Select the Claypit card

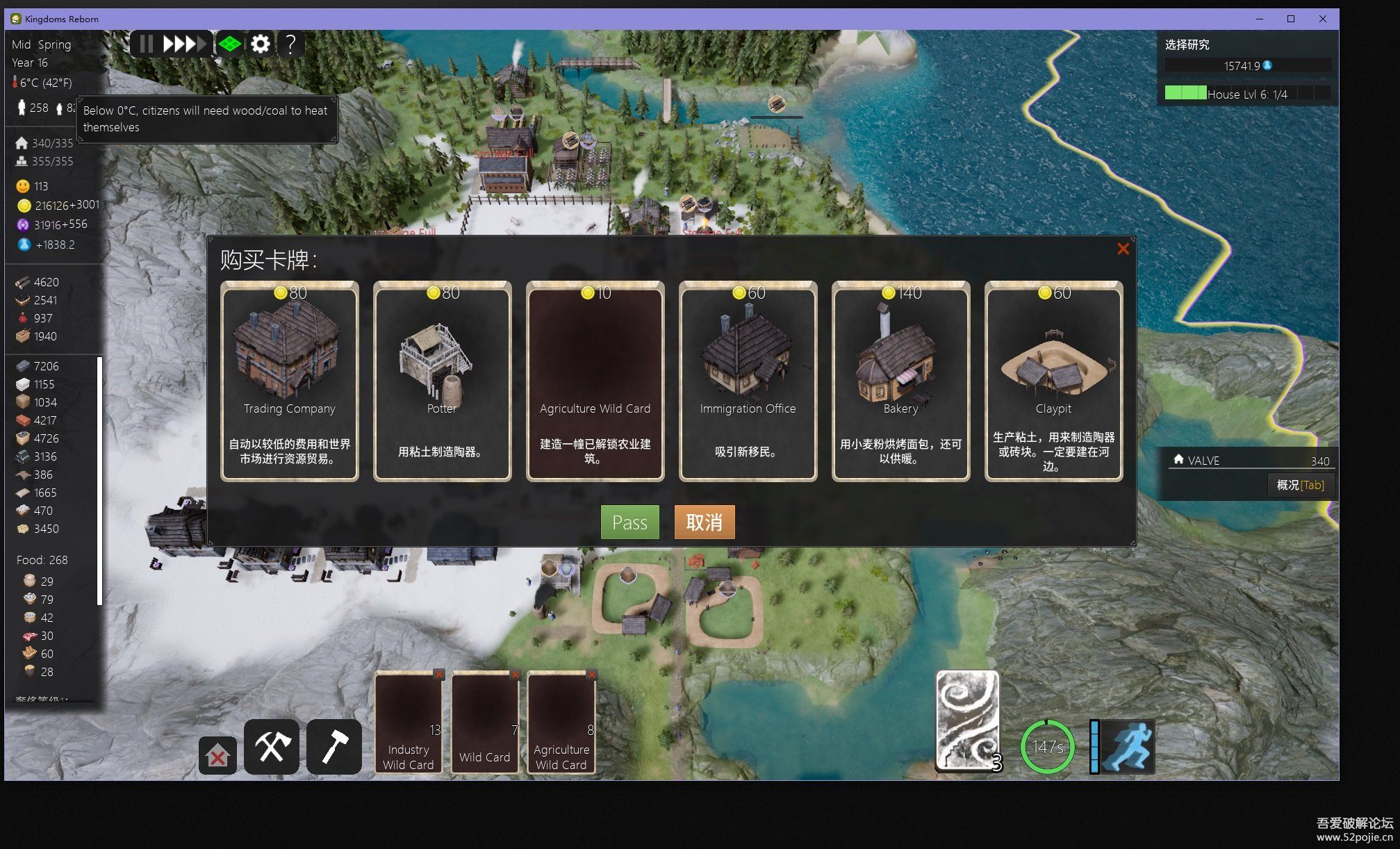coord(1053,381)
